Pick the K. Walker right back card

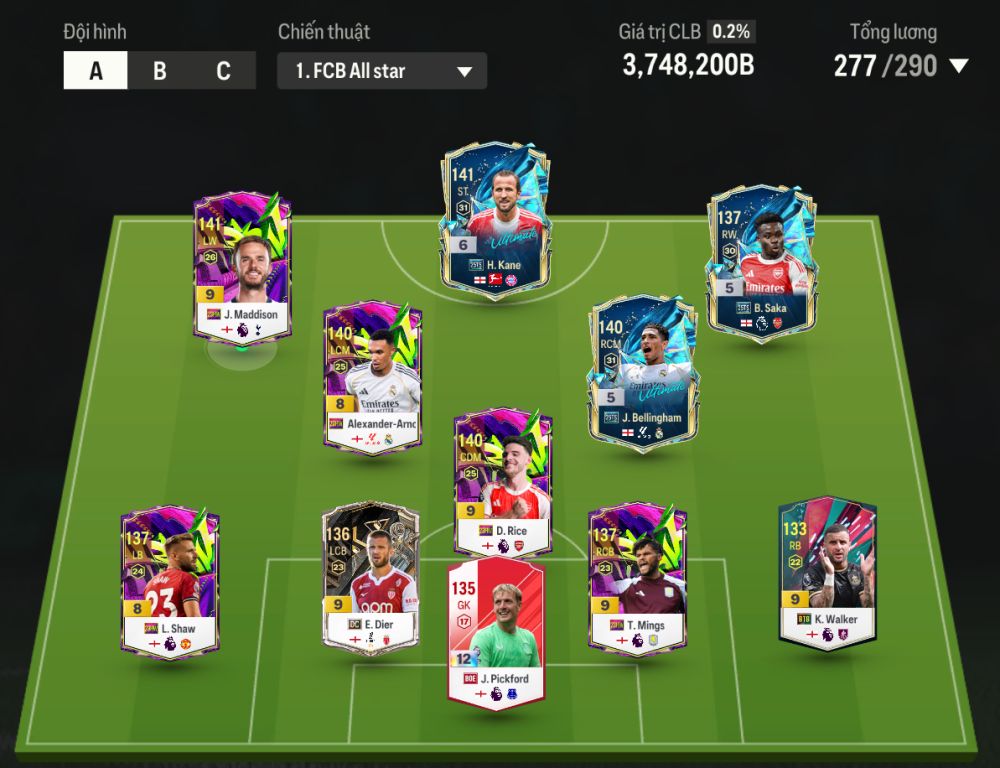pos(827,571)
